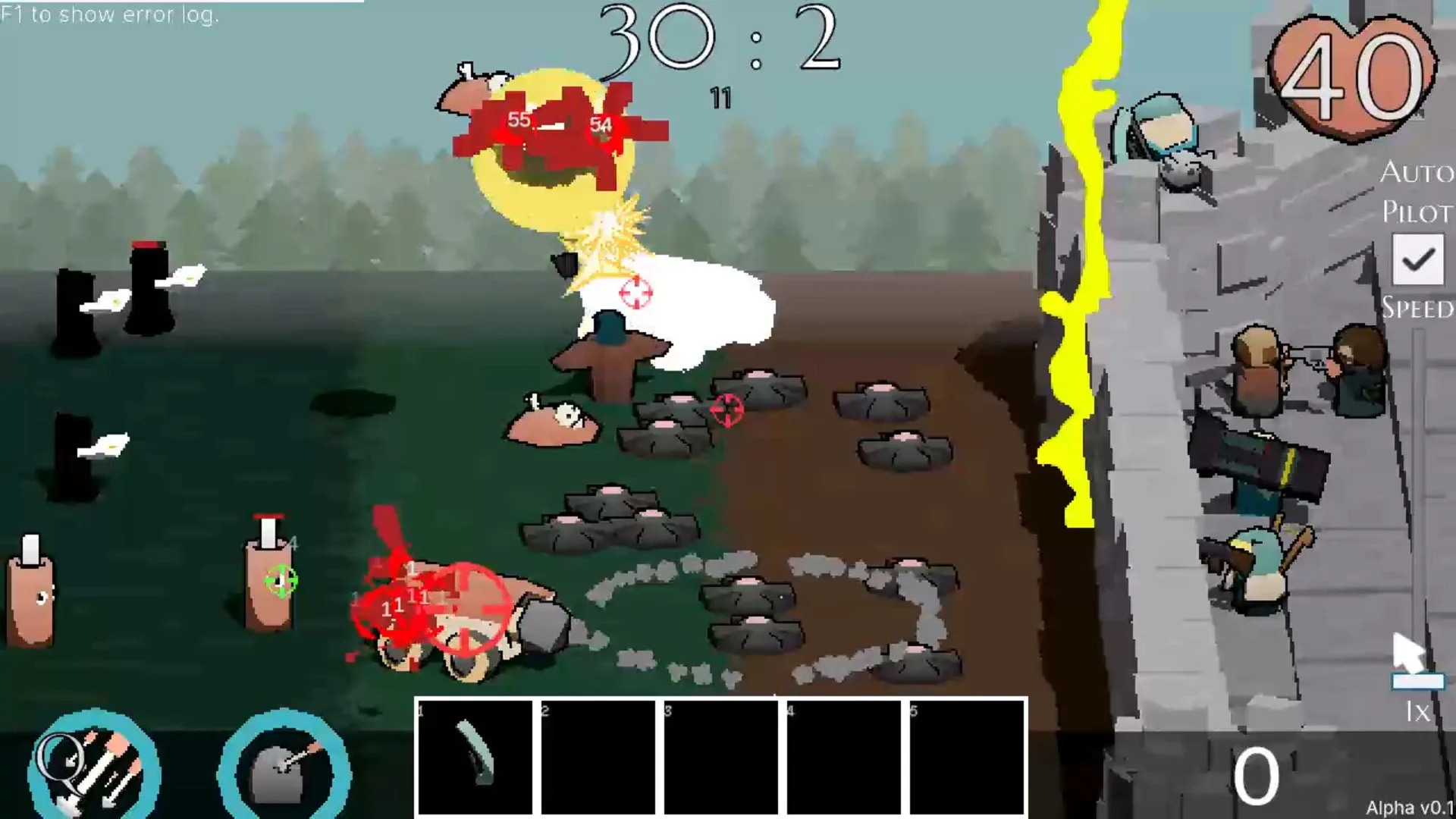Select empty hotbar slot 2
Screen dimensions: 1456x819
pos(597,758)
